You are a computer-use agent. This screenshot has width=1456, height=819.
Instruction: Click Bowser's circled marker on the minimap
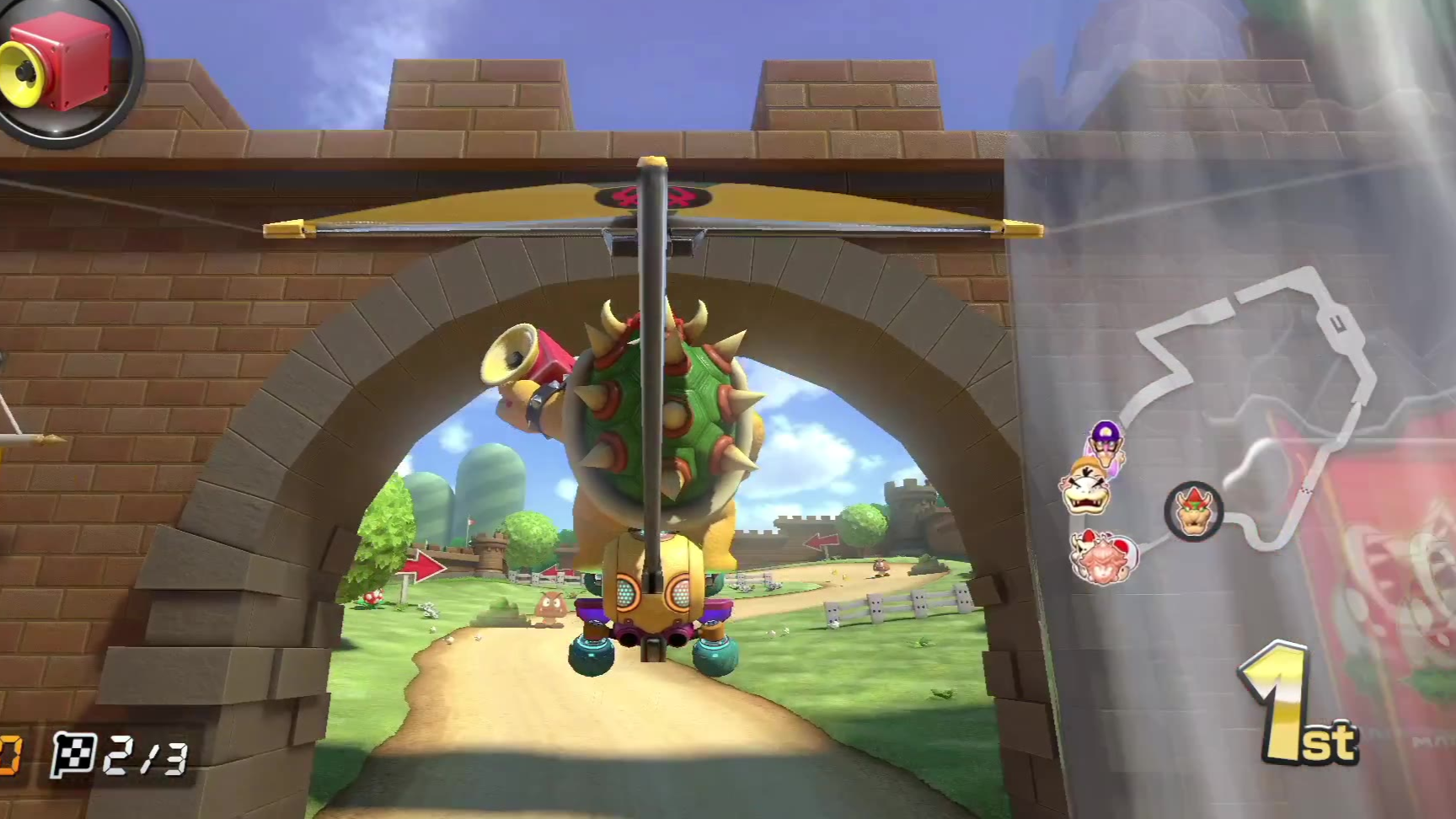(1193, 511)
